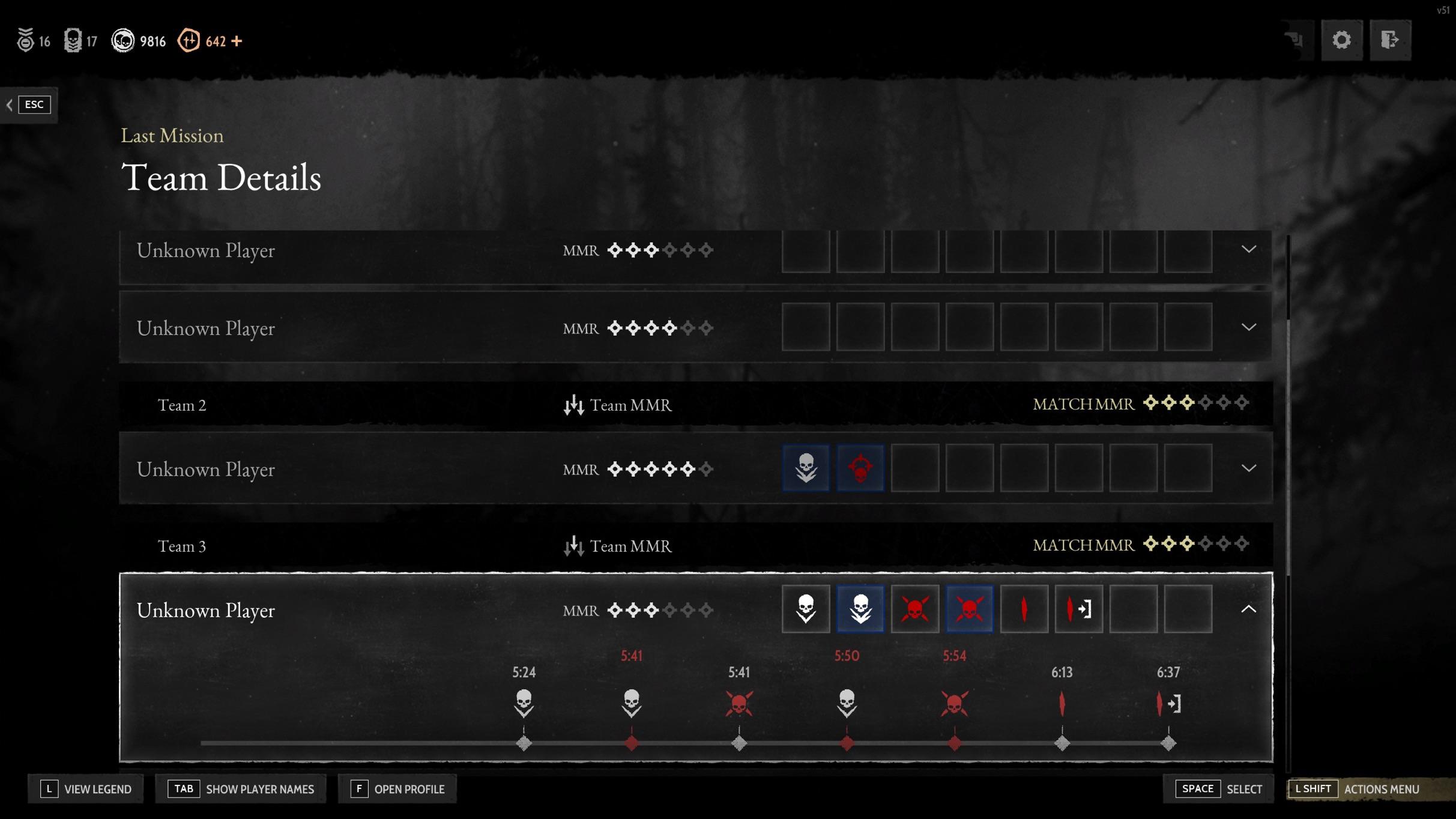Select the red target event icon on Team 2 row
The width and height of the screenshot is (1456, 819).
[860, 468]
